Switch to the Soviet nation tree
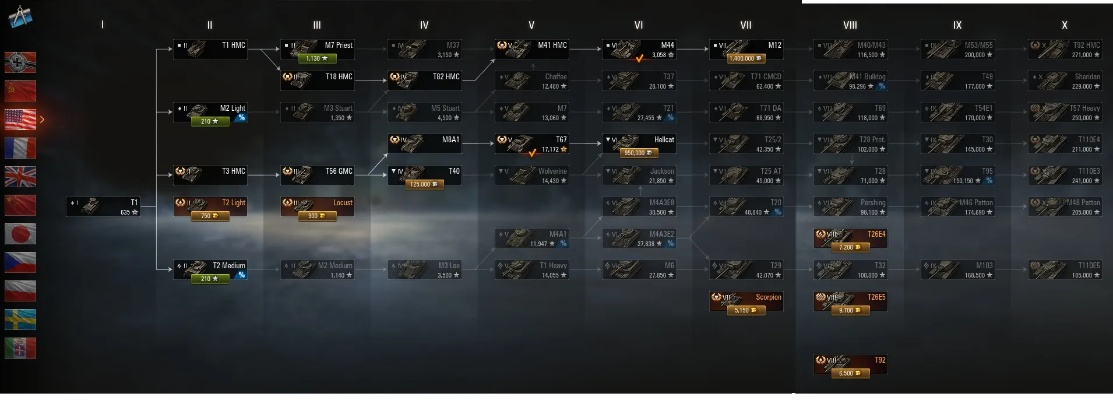Screen dimensions: 1113x400 pos(20,91)
